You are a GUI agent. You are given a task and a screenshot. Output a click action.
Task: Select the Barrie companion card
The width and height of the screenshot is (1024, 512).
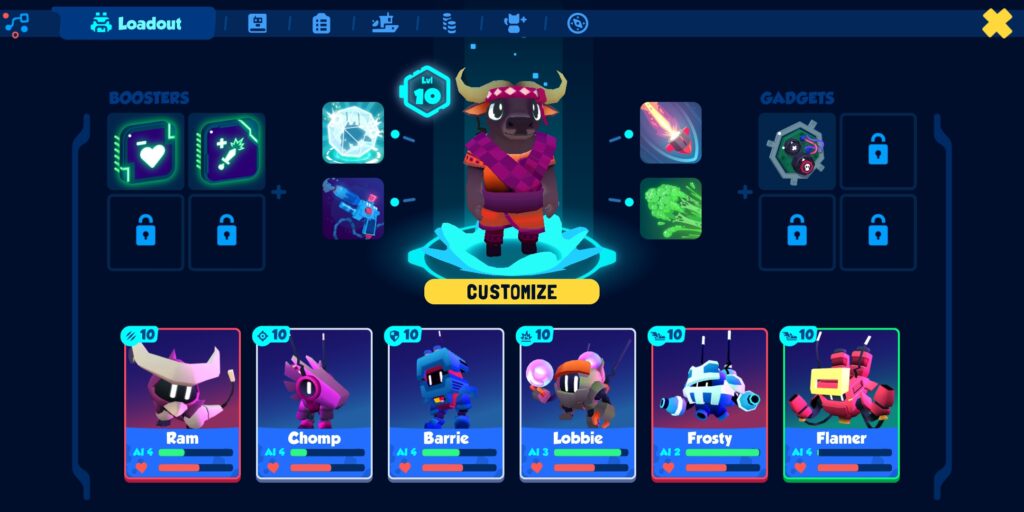446,404
